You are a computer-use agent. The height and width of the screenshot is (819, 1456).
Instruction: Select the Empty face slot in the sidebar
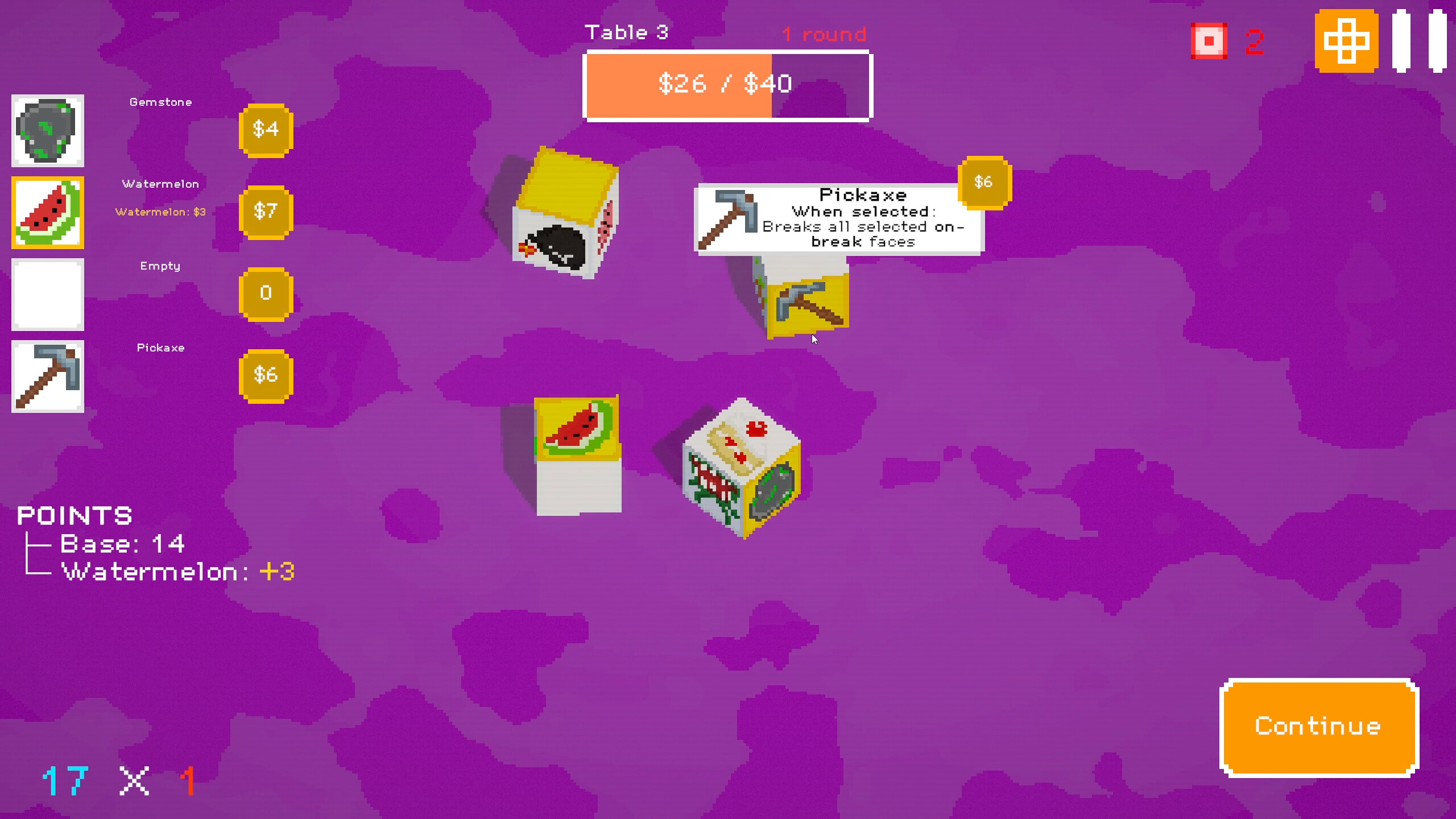(x=48, y=295)
